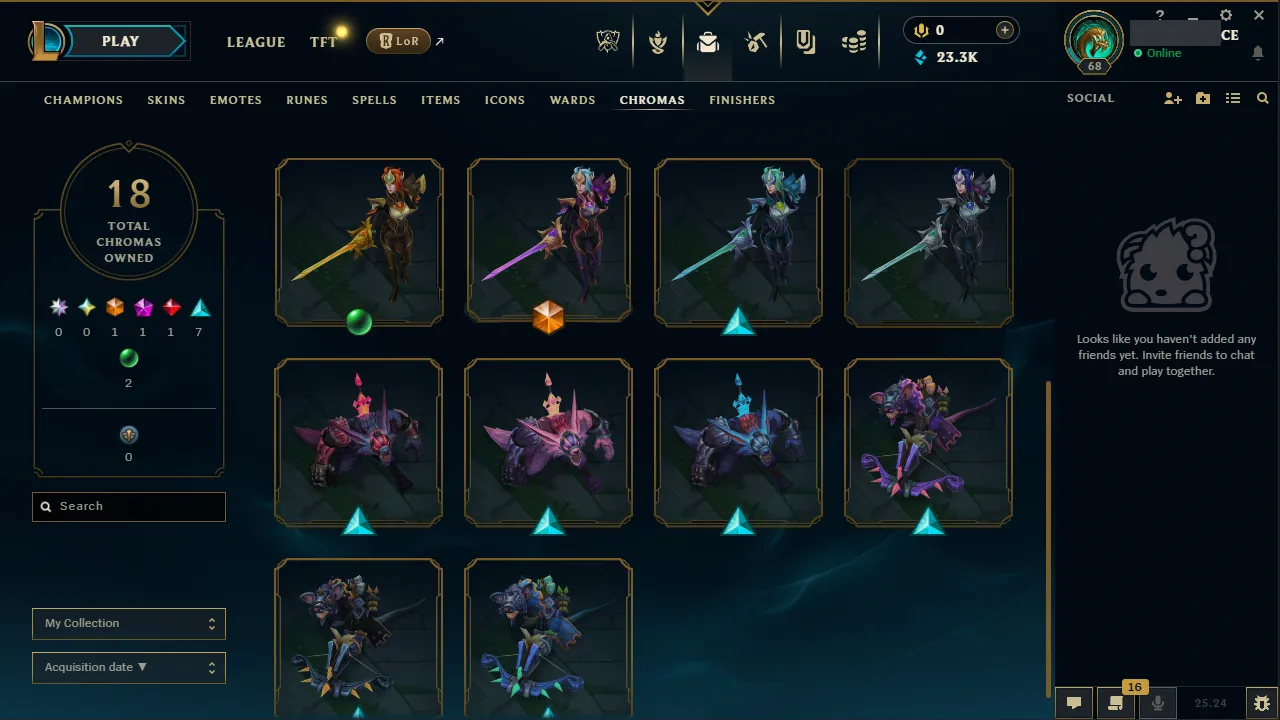Image resolution: width=1280 pixels, height=720 pixels.
Task: Toggle the chat bubble window
Action: pyautogui.click(x=1073, y=701)
